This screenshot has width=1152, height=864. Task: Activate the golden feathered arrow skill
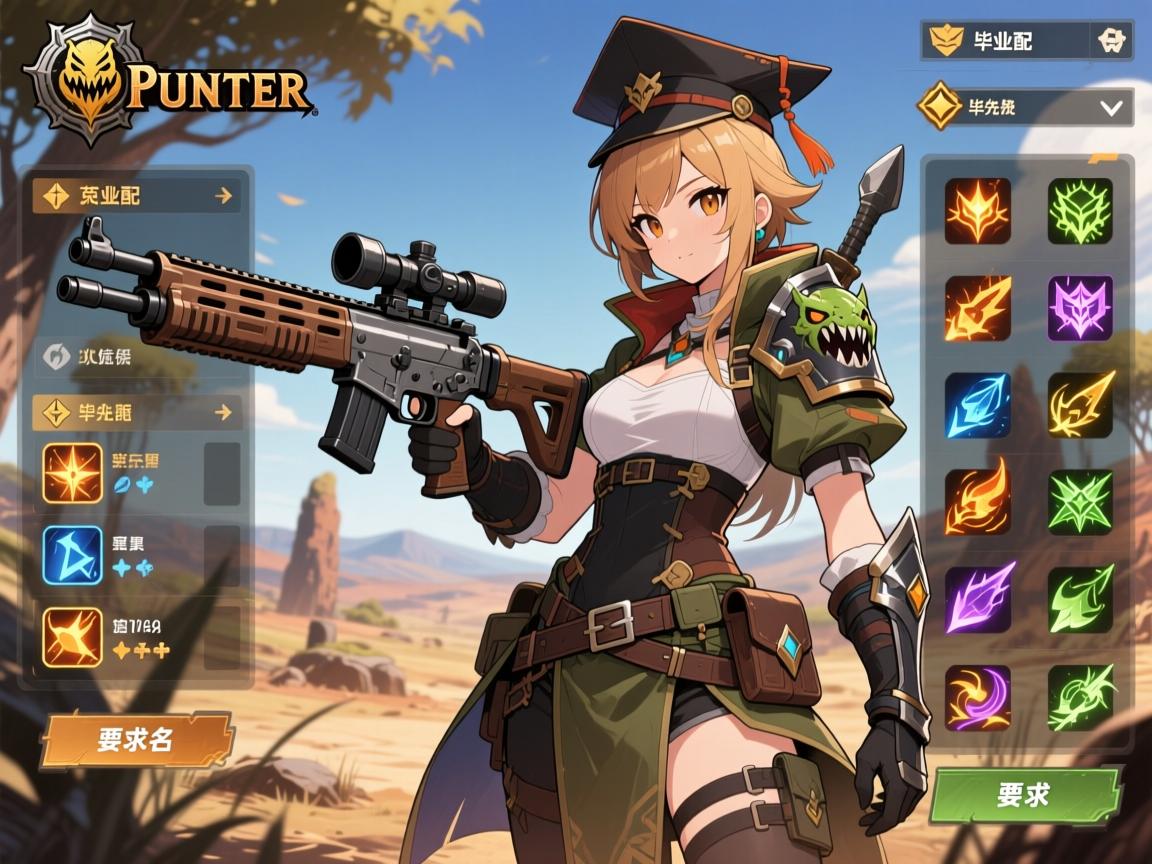pyautogui.click(x=1080, y=405)
